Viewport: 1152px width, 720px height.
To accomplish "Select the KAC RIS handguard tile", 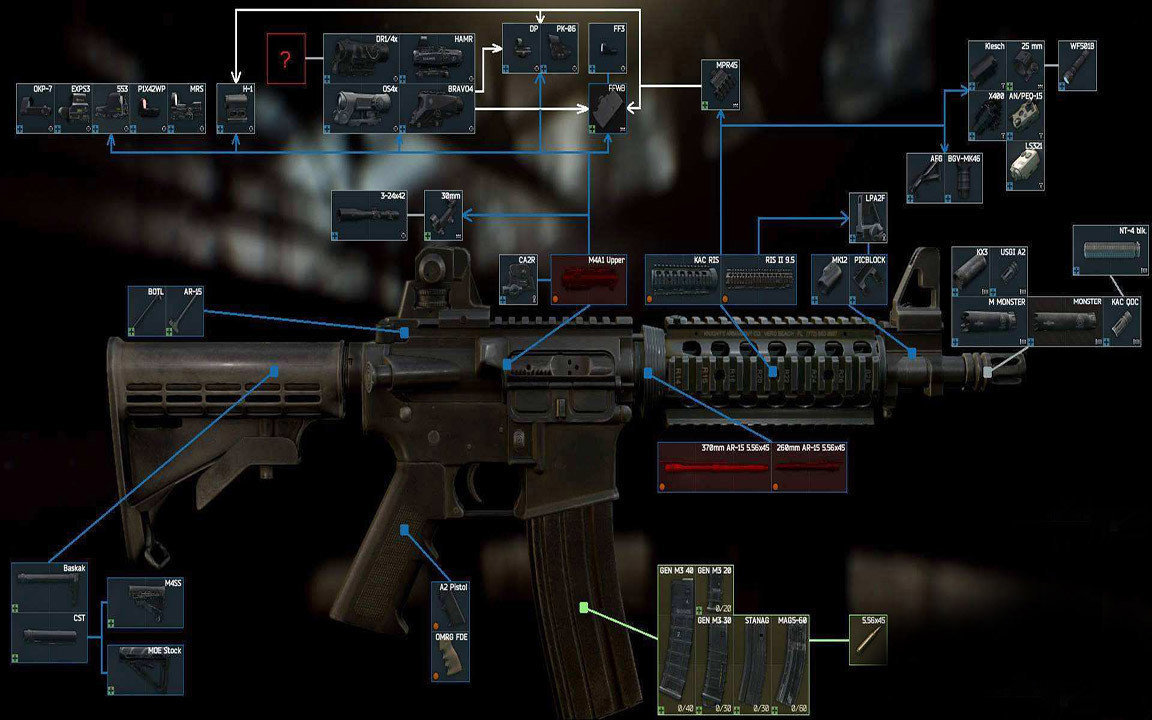I will pos(683,281).
